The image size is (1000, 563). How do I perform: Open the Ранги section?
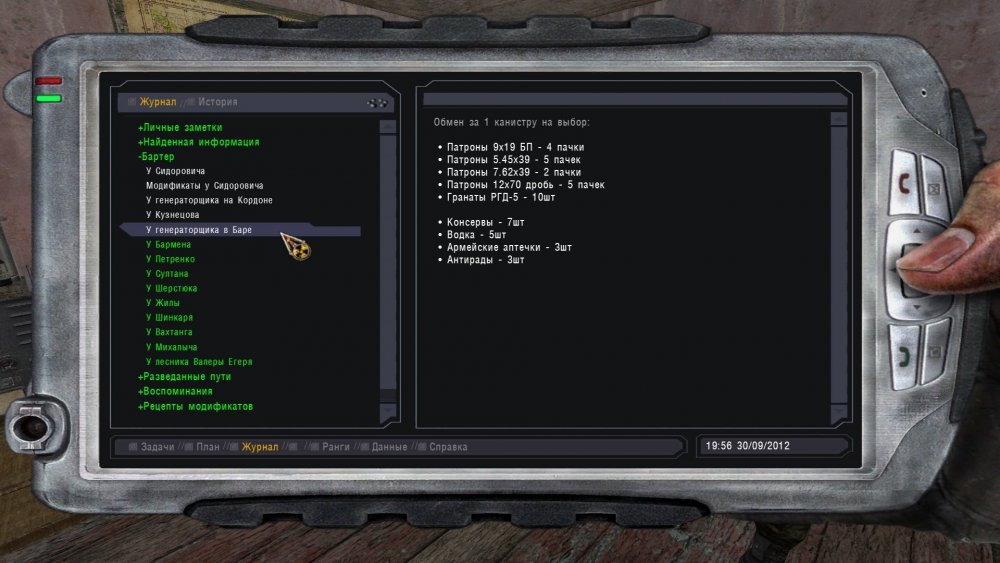click(x=336, y=447)
